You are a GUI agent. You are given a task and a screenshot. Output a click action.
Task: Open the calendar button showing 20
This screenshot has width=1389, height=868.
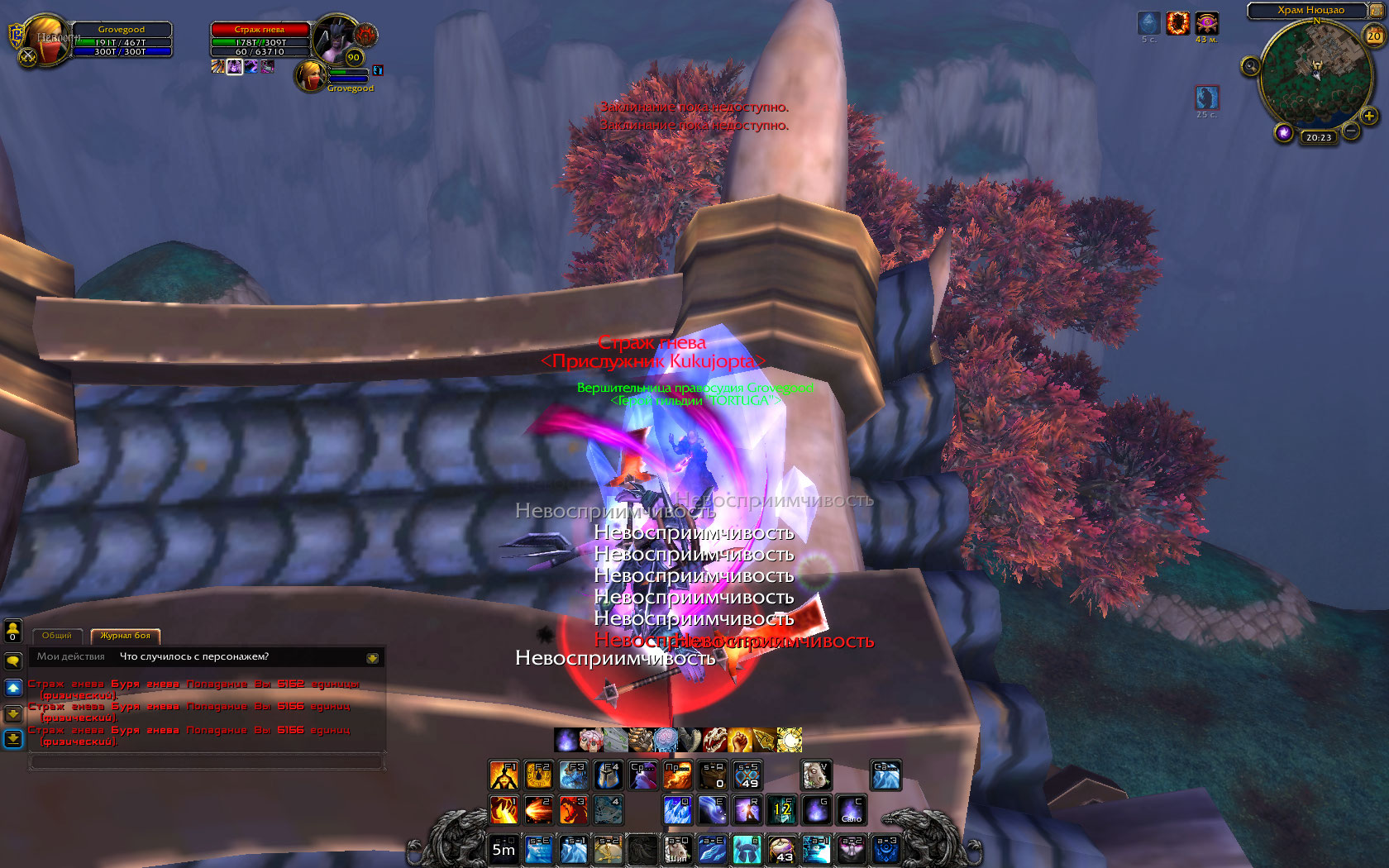tap(1373, 36)
